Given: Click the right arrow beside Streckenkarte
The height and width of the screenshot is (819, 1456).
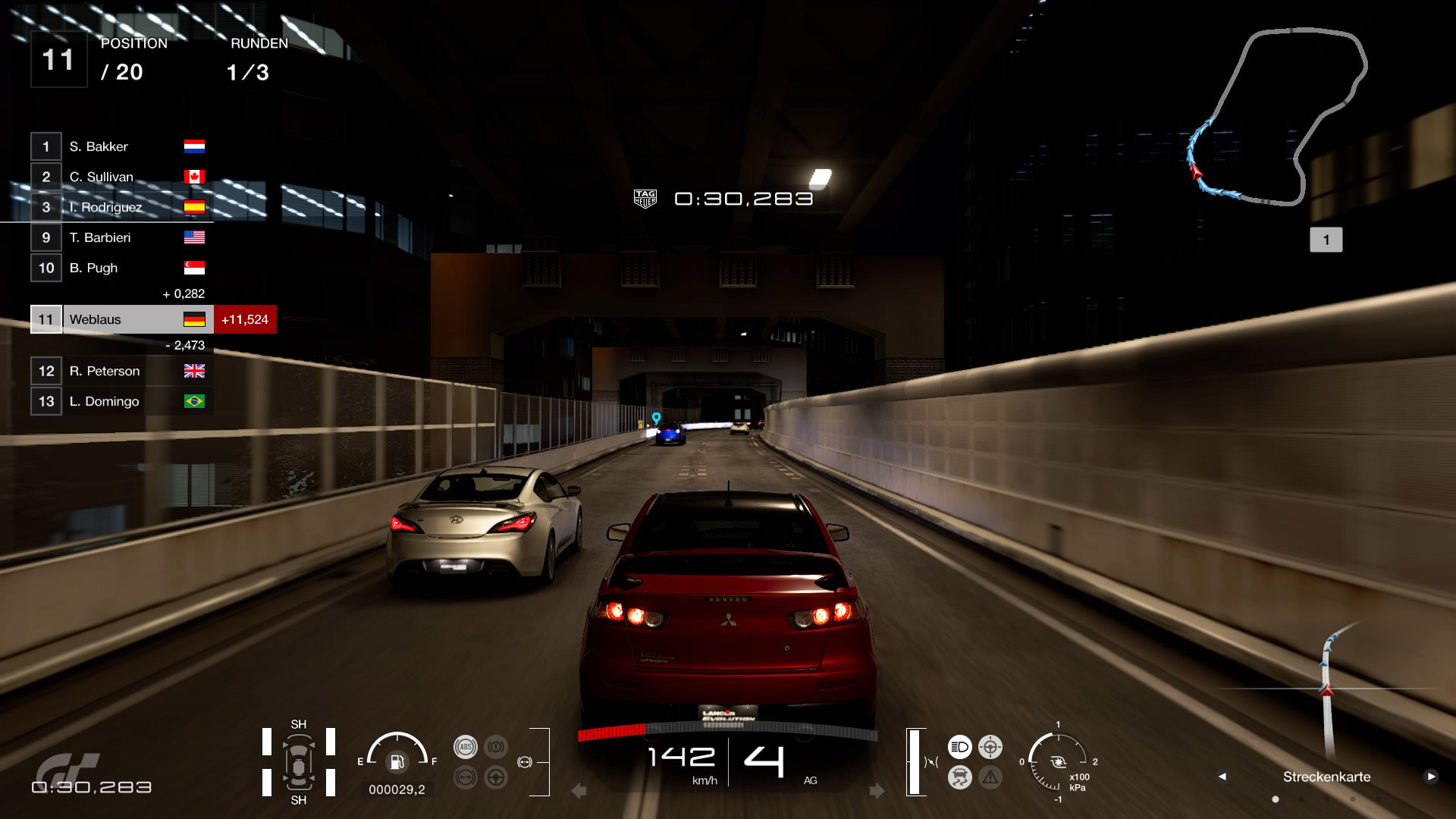Looking at the screenshot, I should 1430,777.
